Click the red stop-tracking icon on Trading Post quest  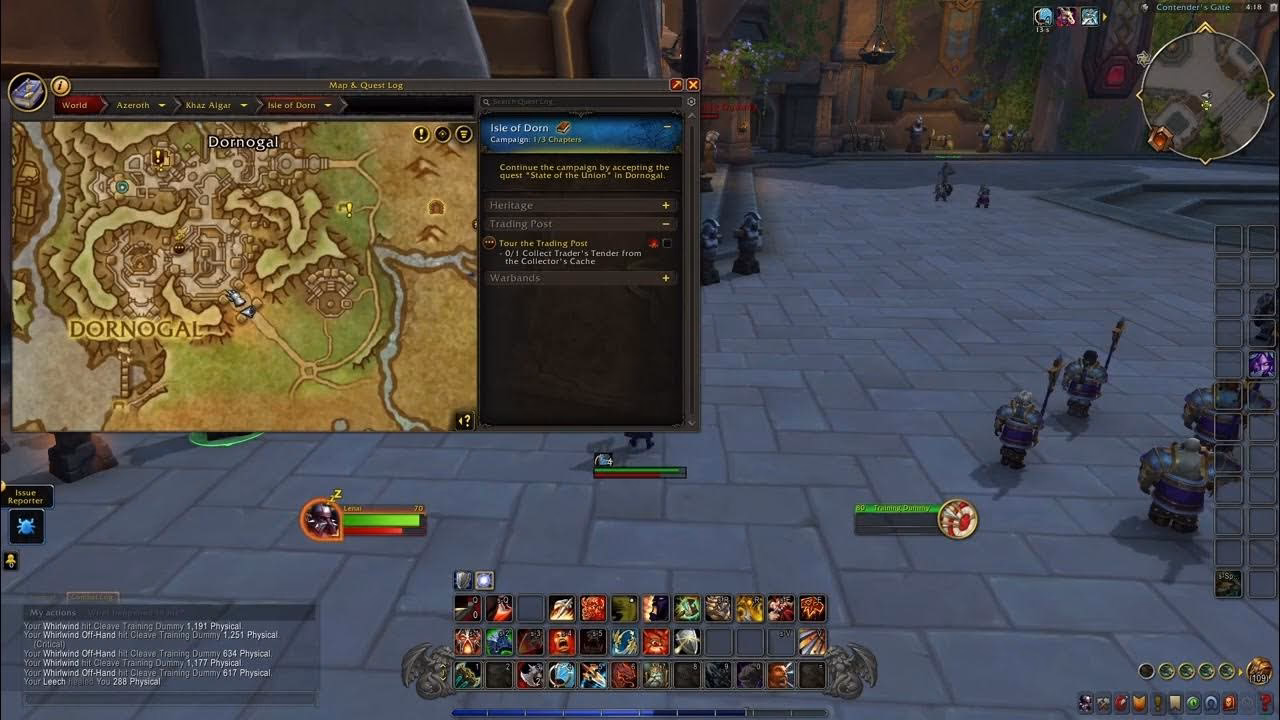point(654,242)
